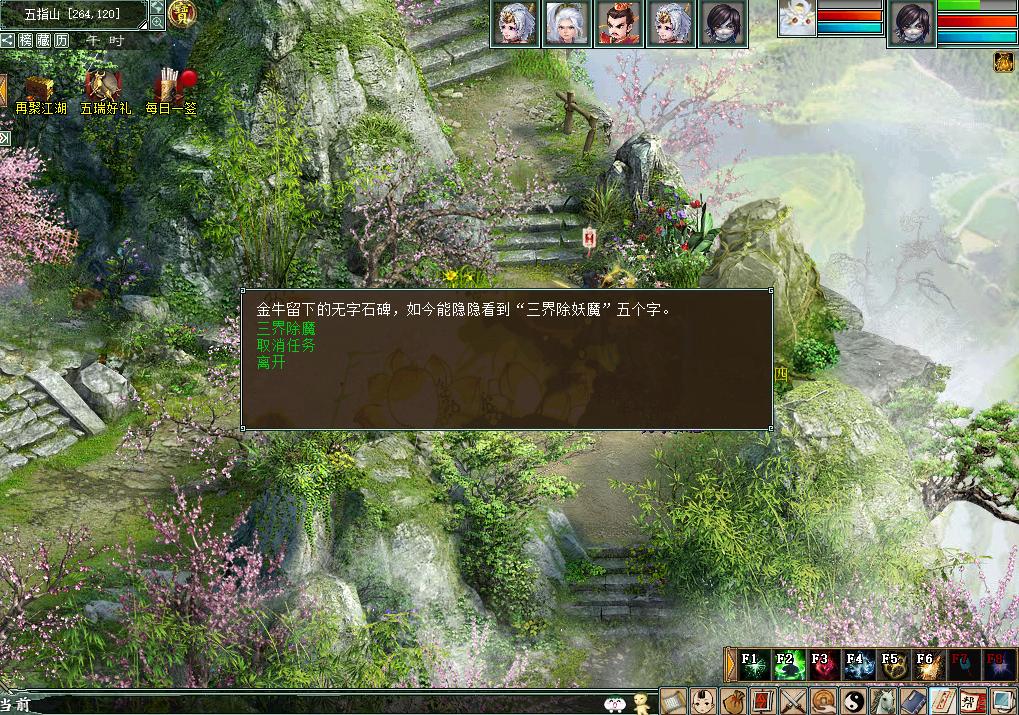Screen dimensions: 1019x715
Task: Open the 藏 collection button
Action: (x=43, y=40)
